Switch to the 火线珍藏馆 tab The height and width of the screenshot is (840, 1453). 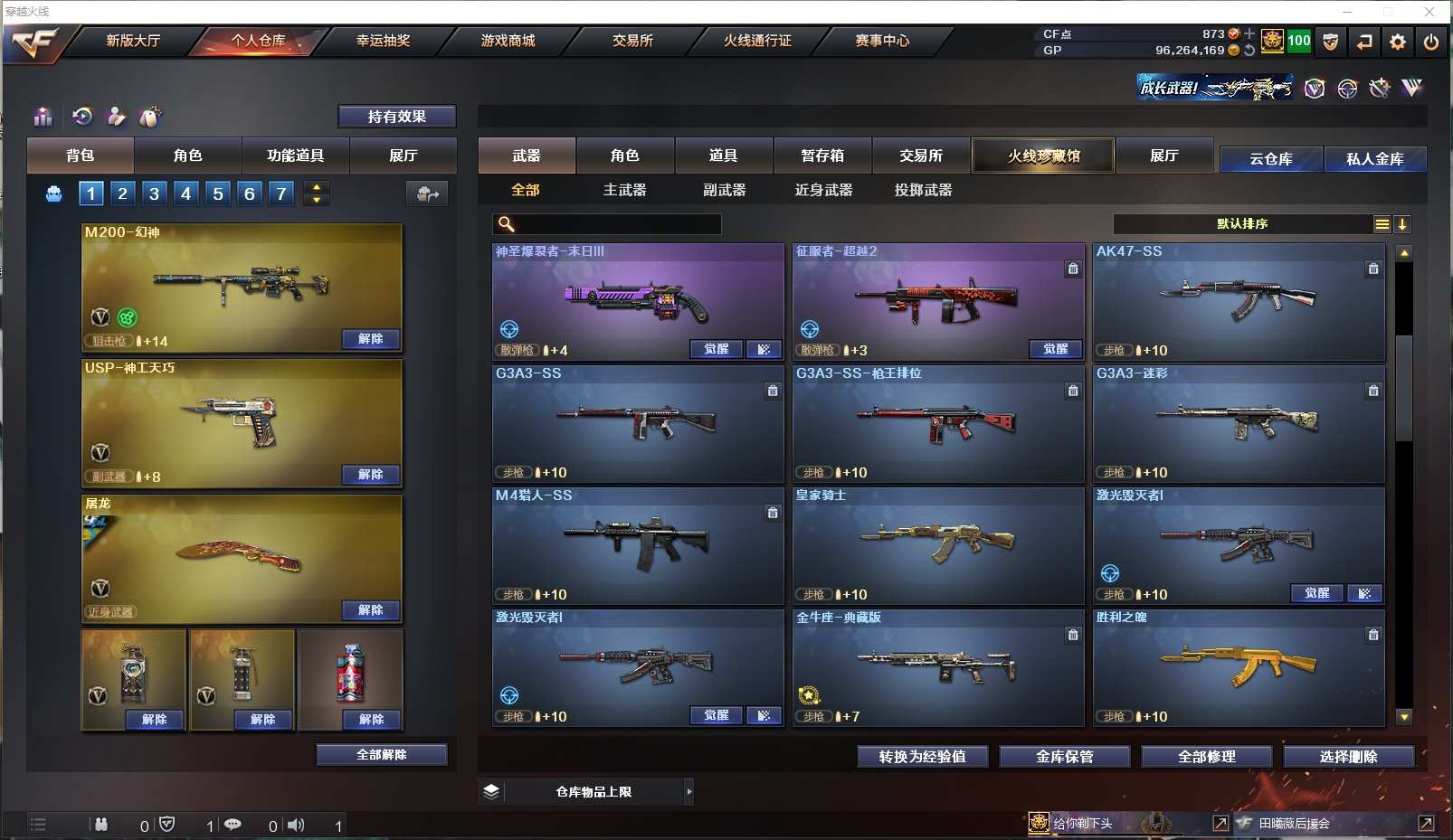pos(1043,156)
